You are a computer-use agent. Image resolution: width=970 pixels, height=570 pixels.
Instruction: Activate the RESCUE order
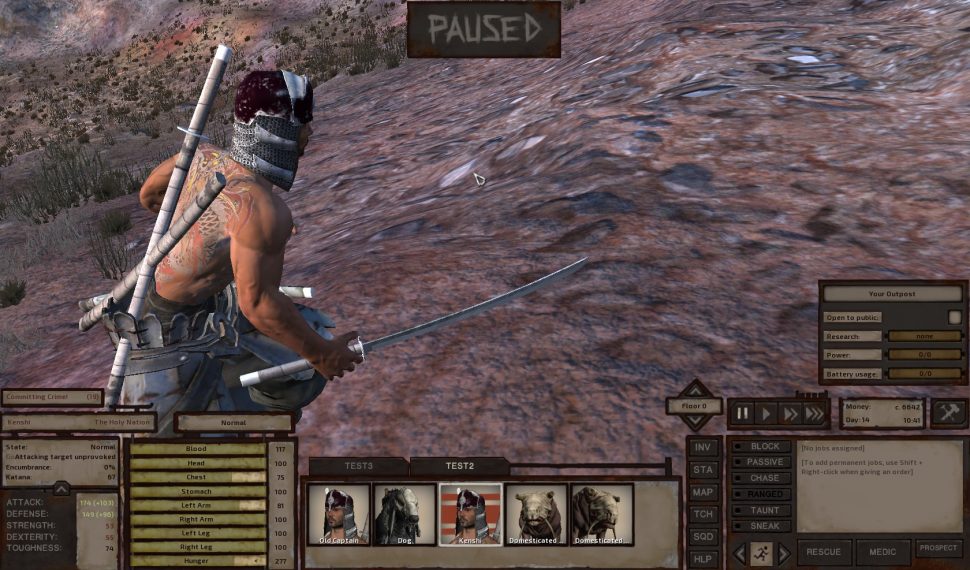824,553
